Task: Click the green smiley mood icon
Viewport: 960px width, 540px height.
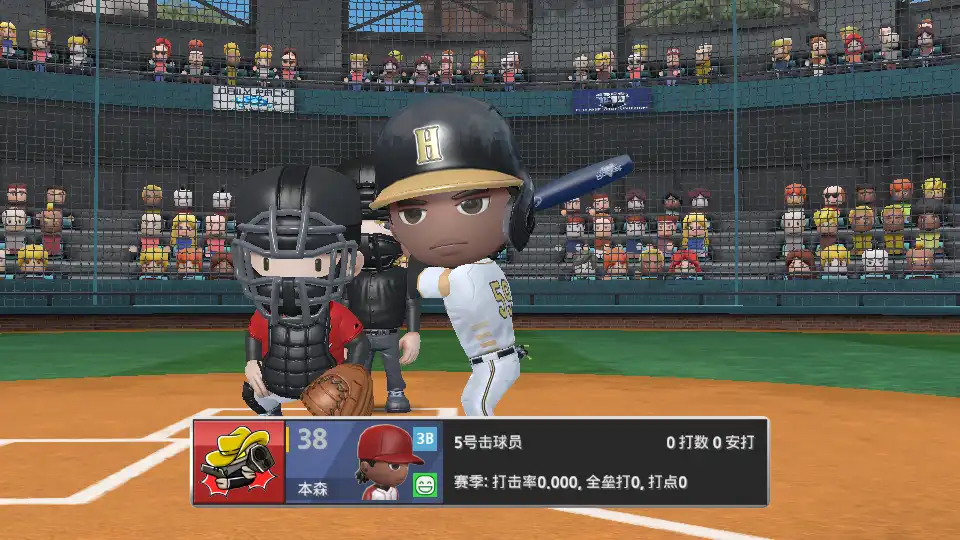Action: [425, 485]
